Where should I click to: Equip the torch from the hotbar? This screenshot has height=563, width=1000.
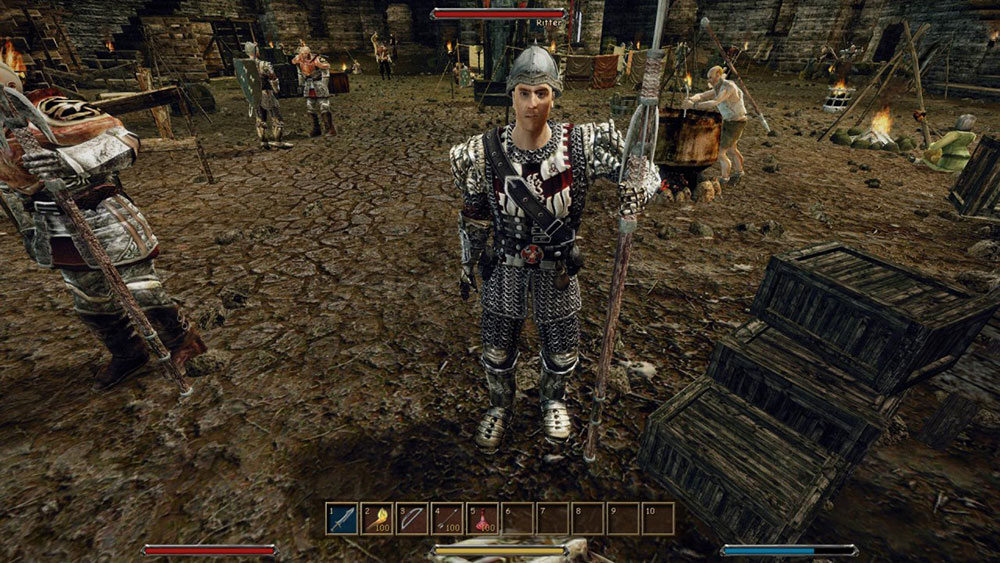pos(377,518)
